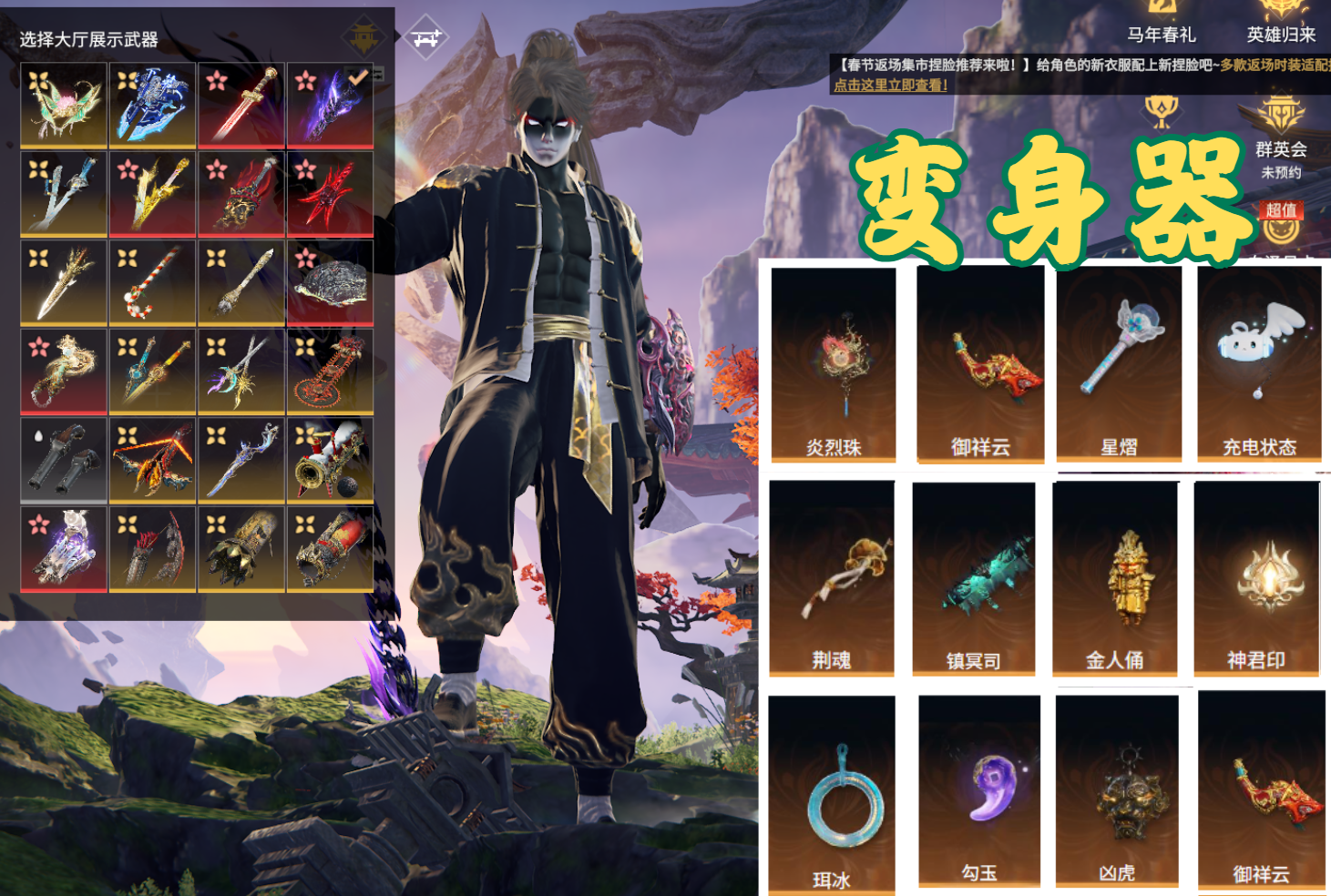Select the cannon with black cannonball skin
This screenshot has width=1331, height=896.
[330, 460]
